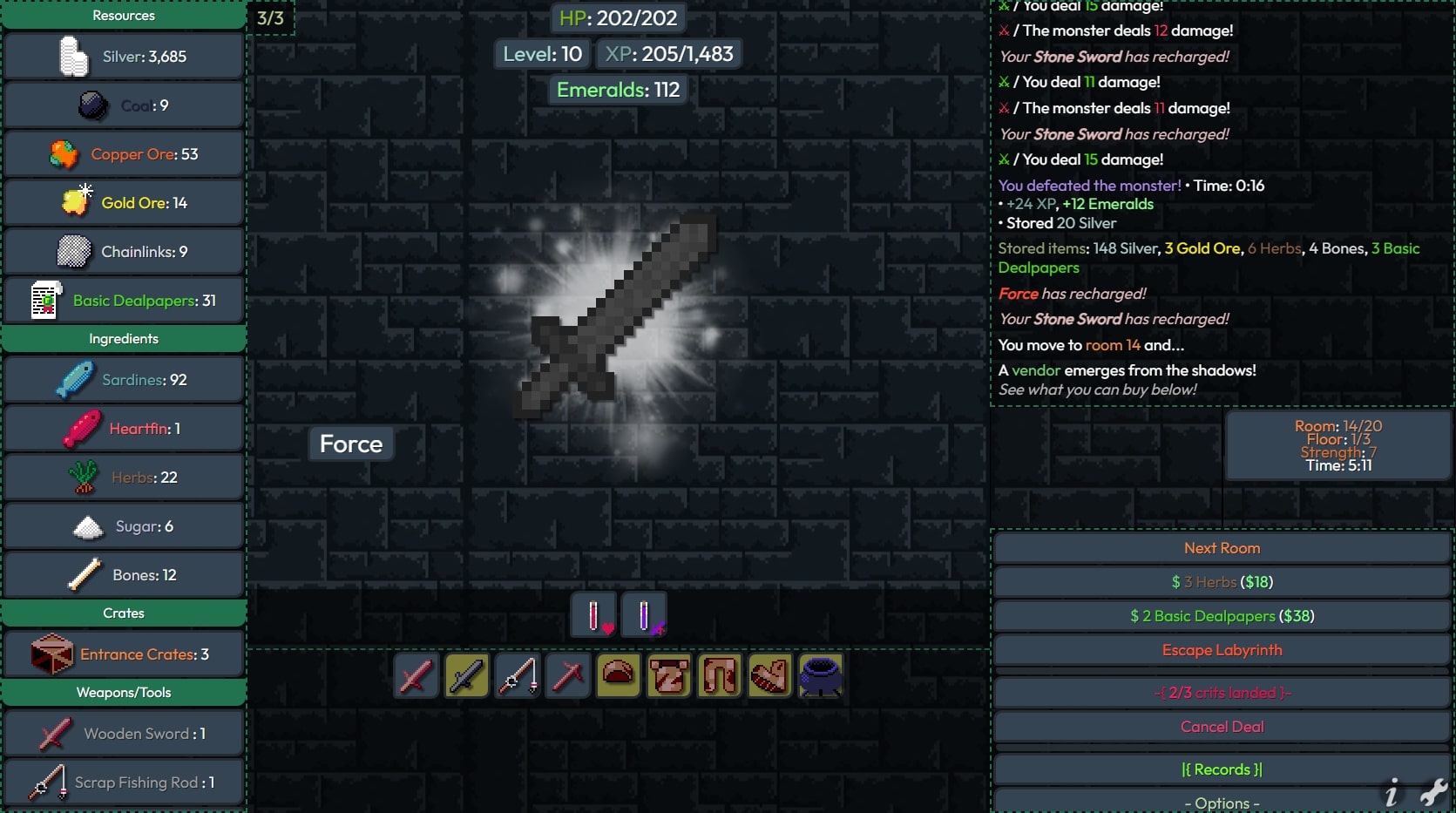Use the red health potion
Screen dimensions: 1456x813
[594, 616]
